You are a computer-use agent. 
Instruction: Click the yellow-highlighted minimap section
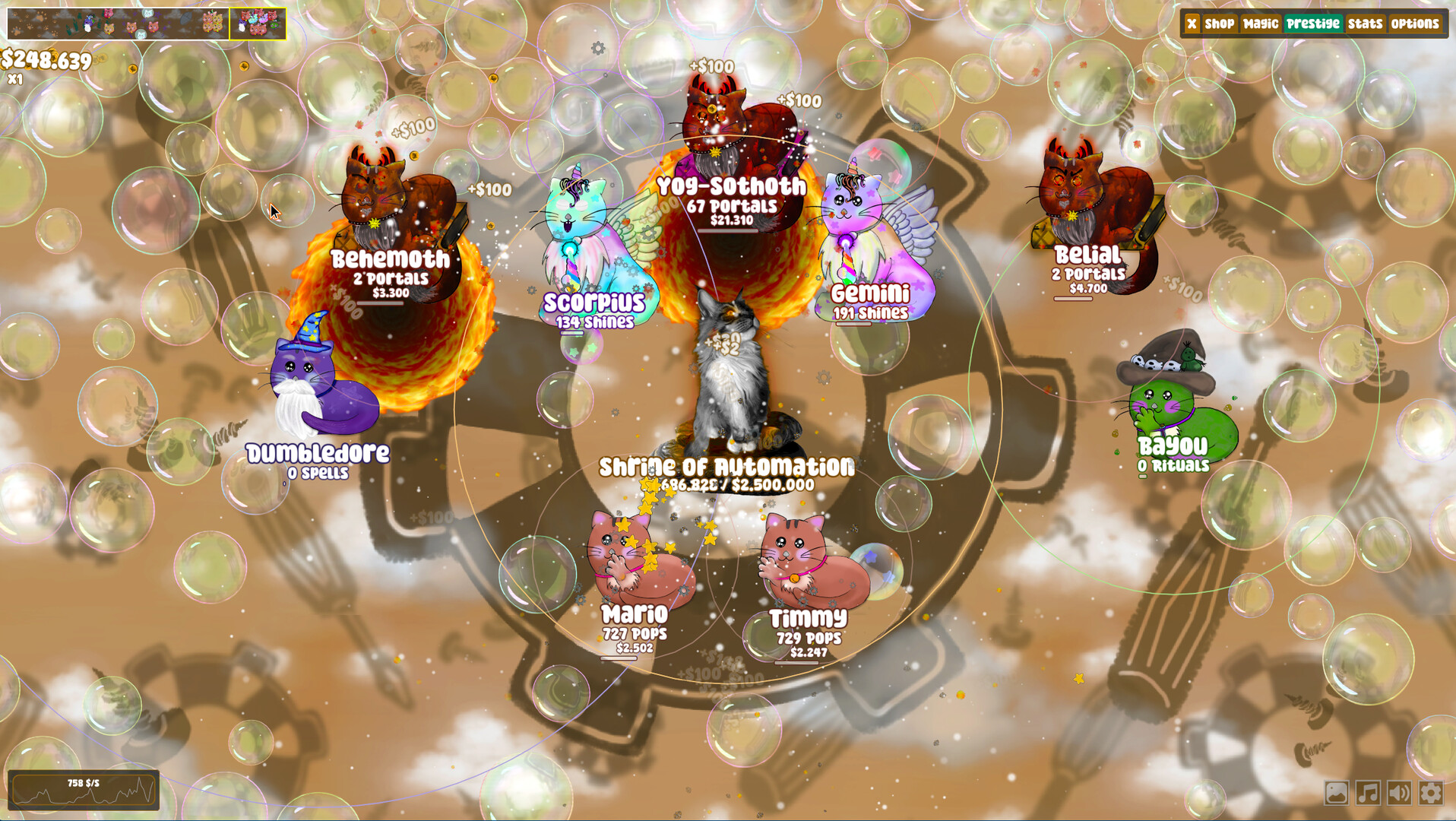tap(258, 24)
